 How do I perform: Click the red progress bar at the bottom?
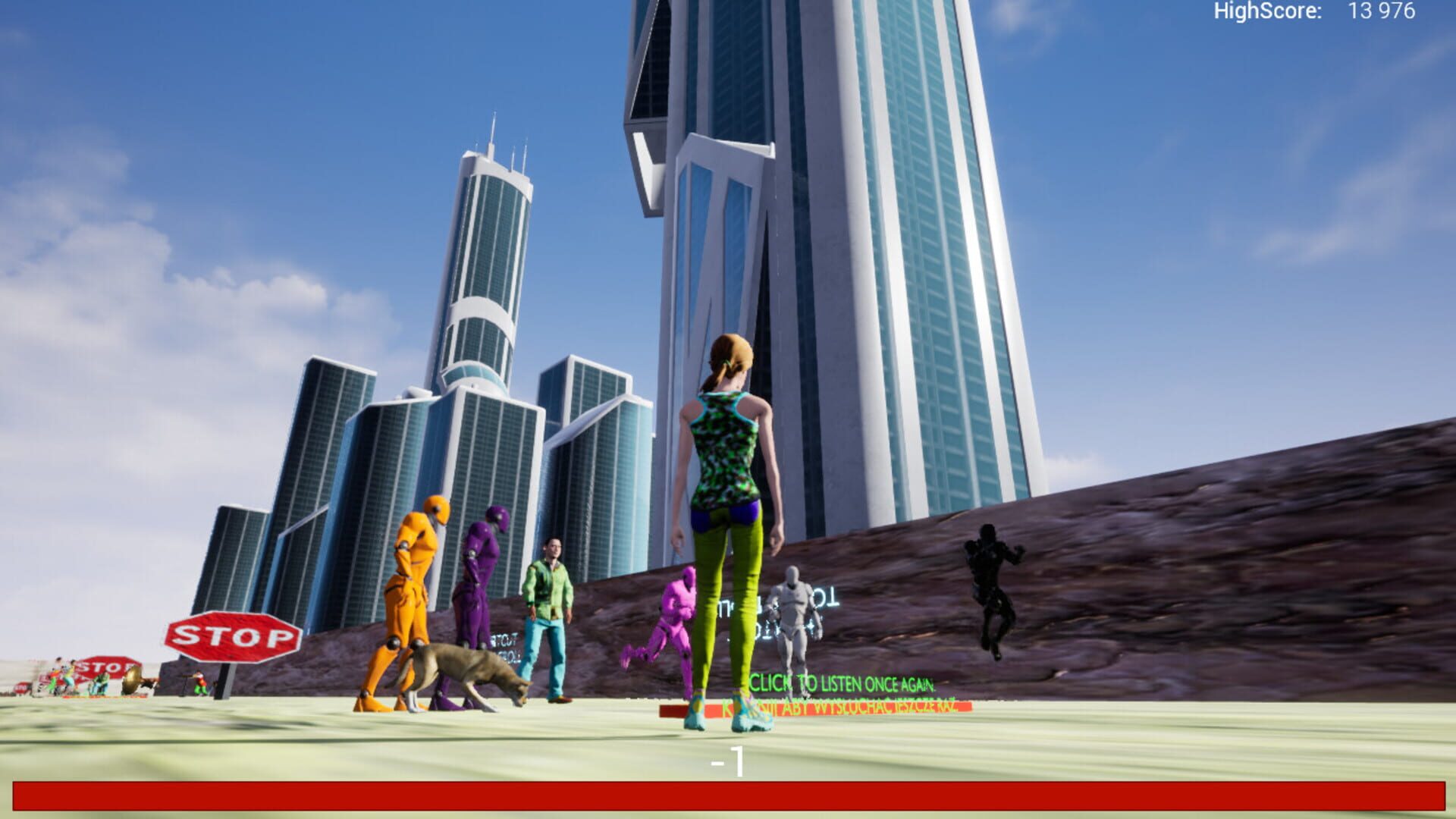pos(728,795)
